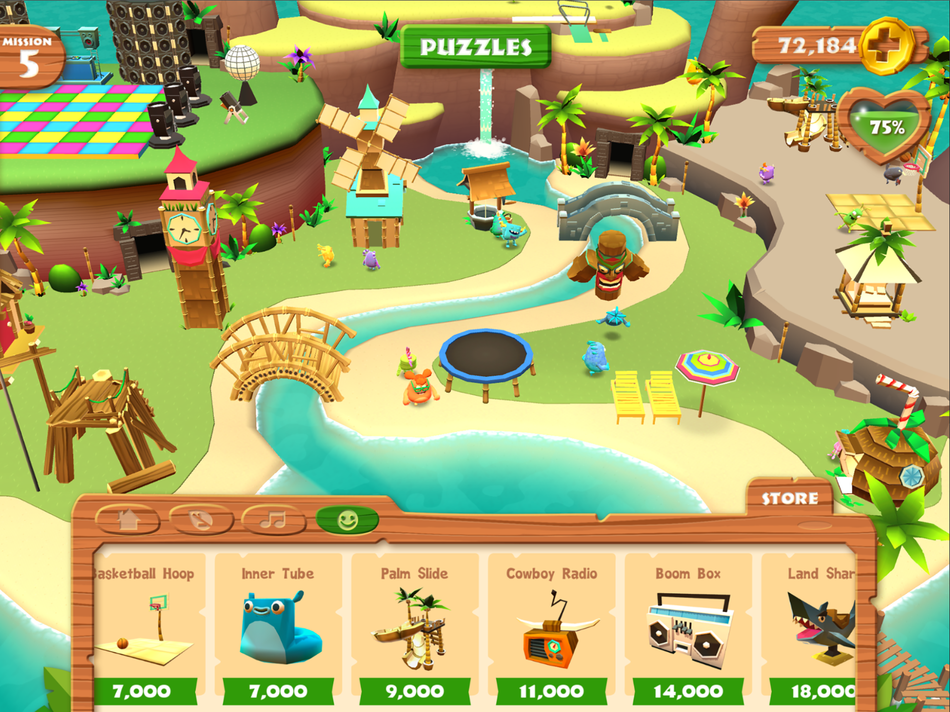Click the green heart happiness meter
The image size is (950, 712).
884,126
